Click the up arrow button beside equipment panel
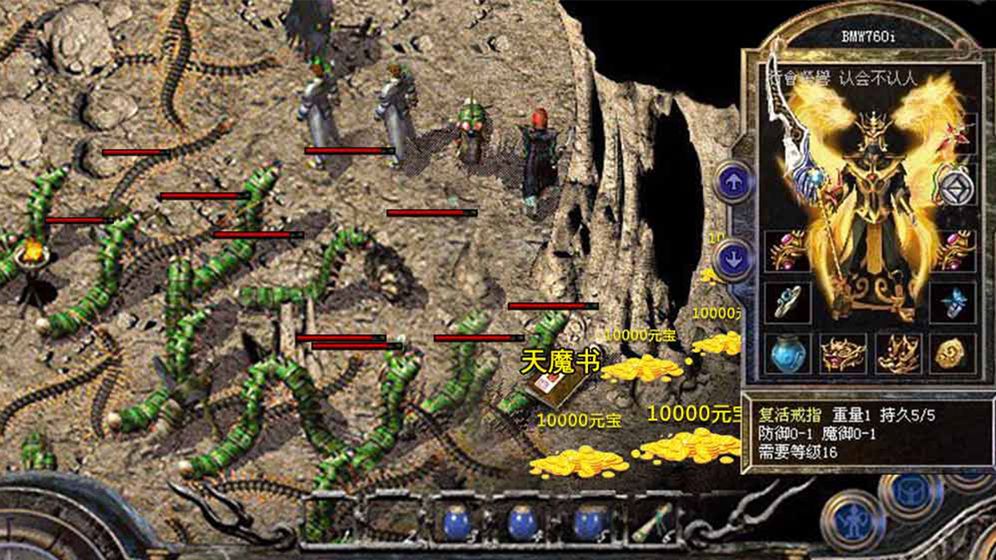This screenshot has height=560, width=996. click(735, 183)
